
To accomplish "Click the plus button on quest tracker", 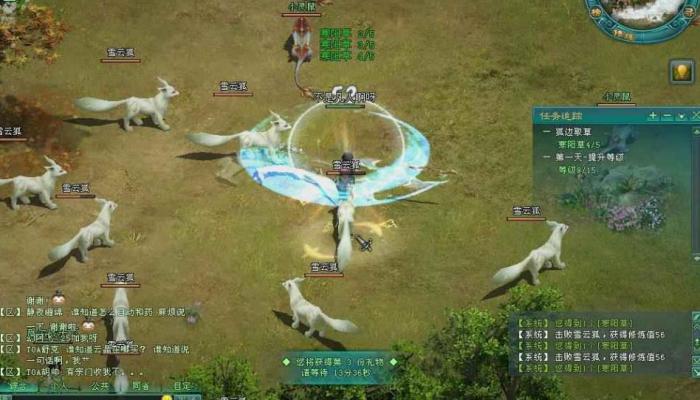I will [653, 116].
